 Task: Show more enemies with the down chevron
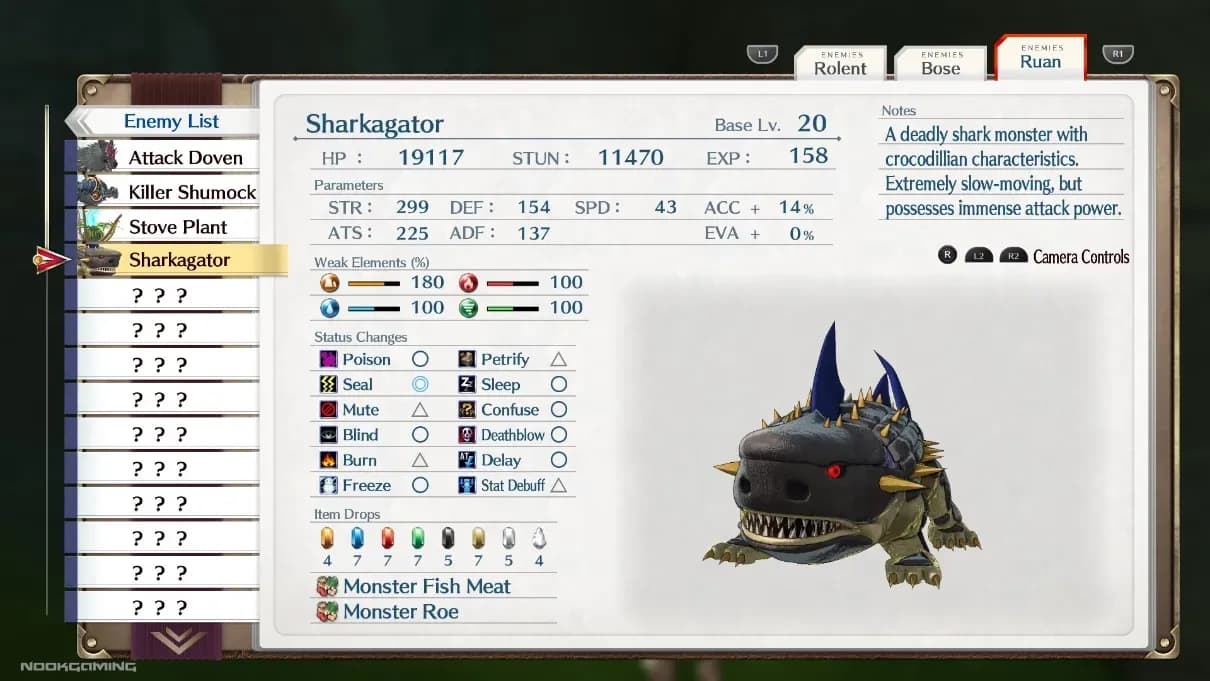coord(178,640)
